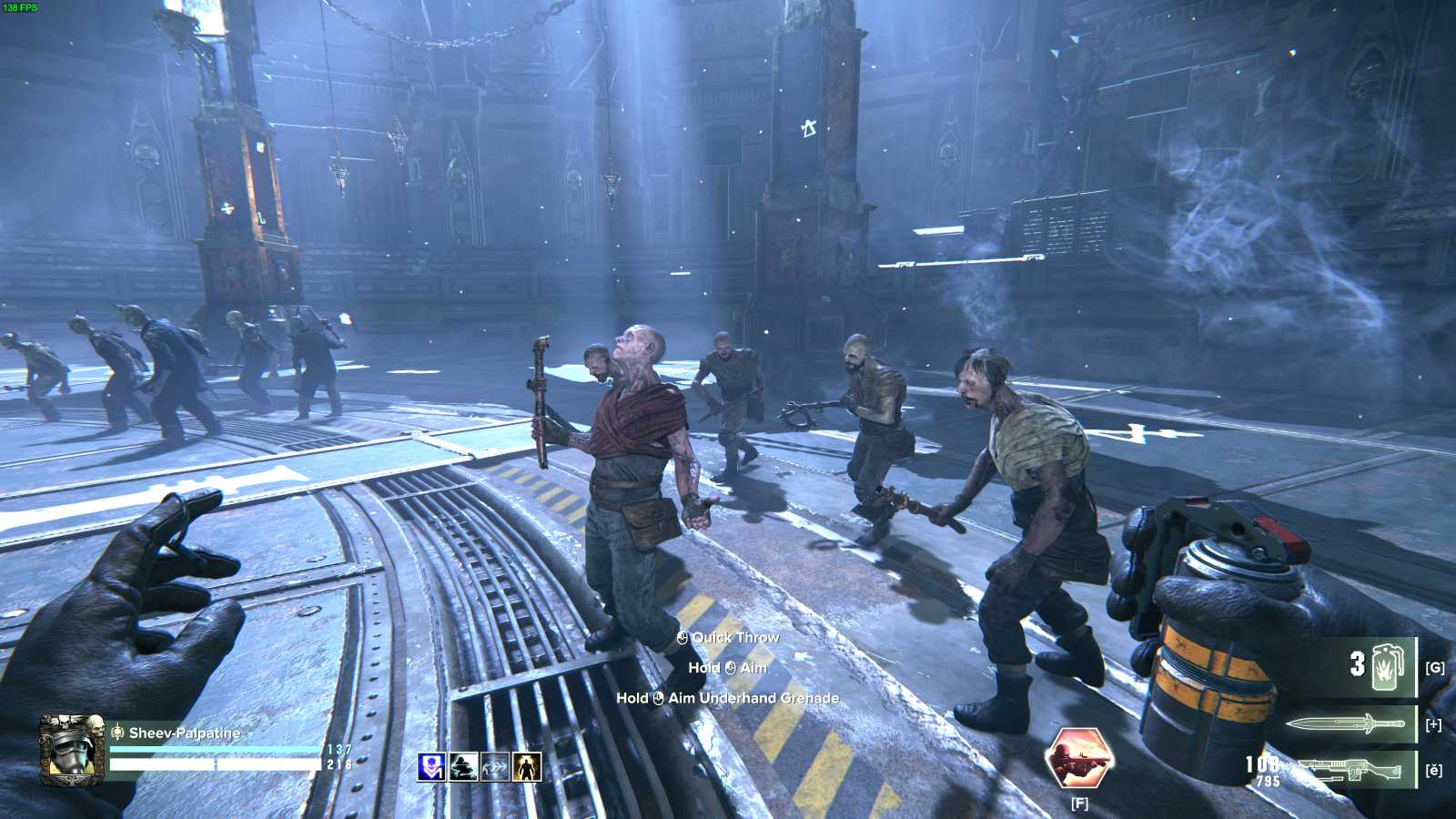Image resolution: width=1456 pixels, height=819 pixels.
Task: Click Sheev-Palpatine's skull helmet portrait
Action: tap(72, 749)
